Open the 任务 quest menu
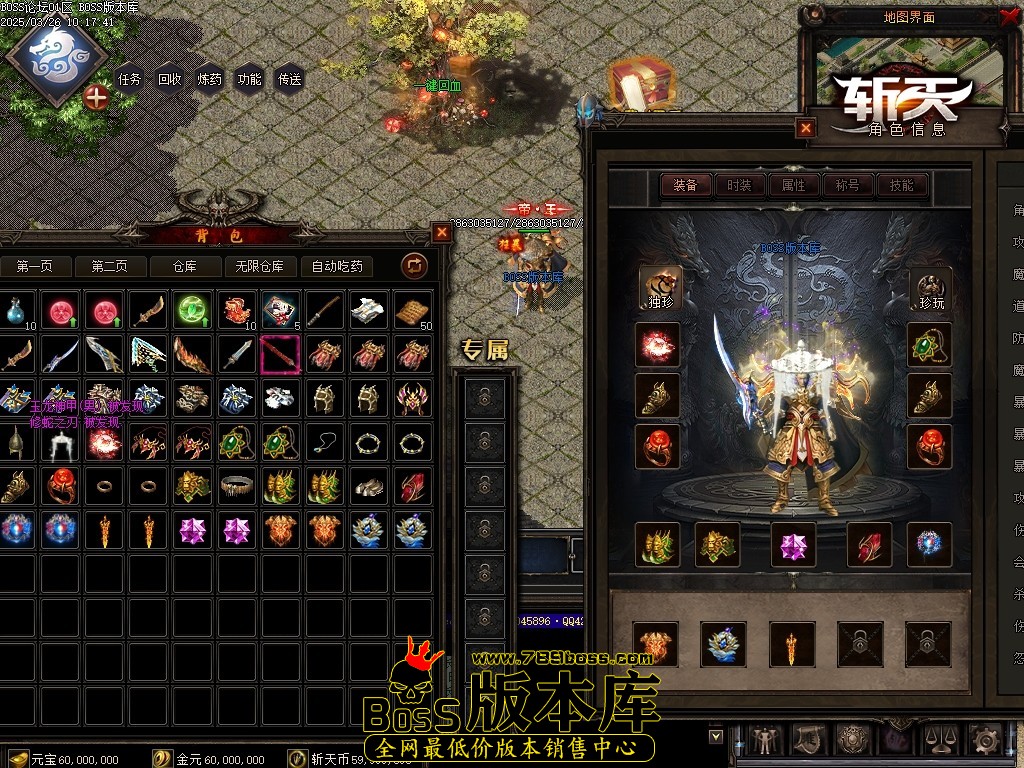The image size is (1024, 768). (x=130, y=79)
